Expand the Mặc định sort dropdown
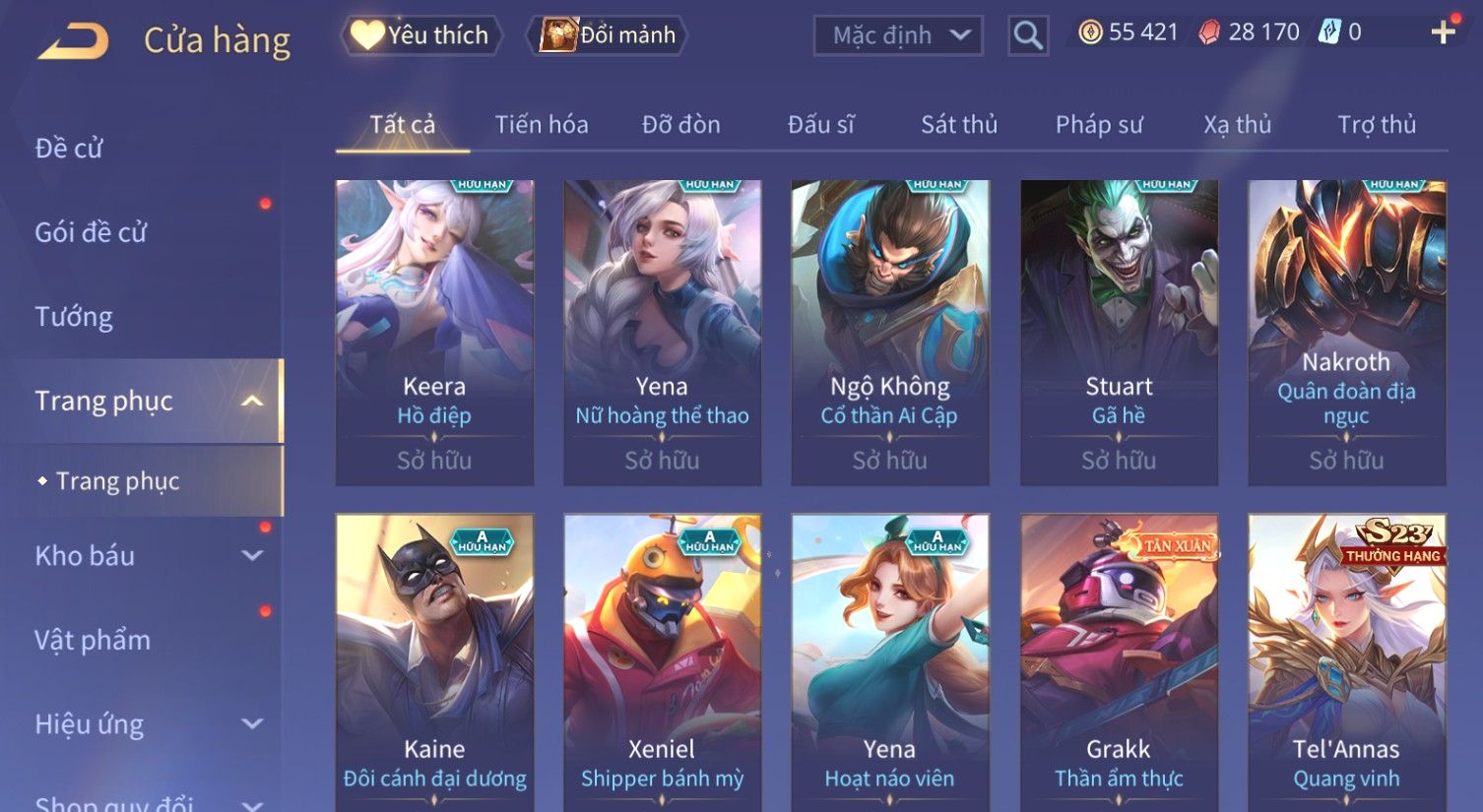The height and width of the screenshot is (812, 1483). click(898, 35)
